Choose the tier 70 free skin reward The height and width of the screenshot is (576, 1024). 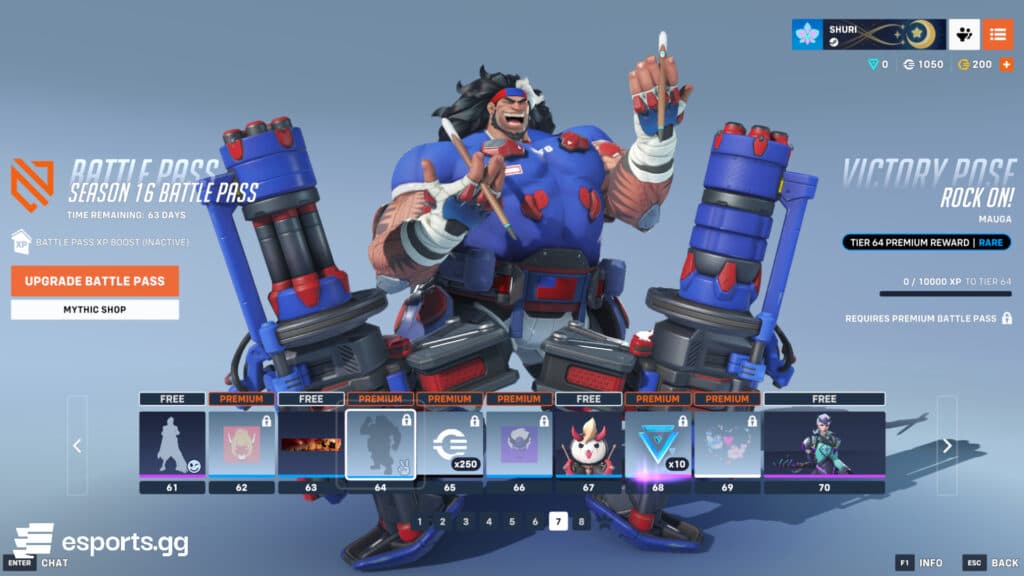[824, 443]
